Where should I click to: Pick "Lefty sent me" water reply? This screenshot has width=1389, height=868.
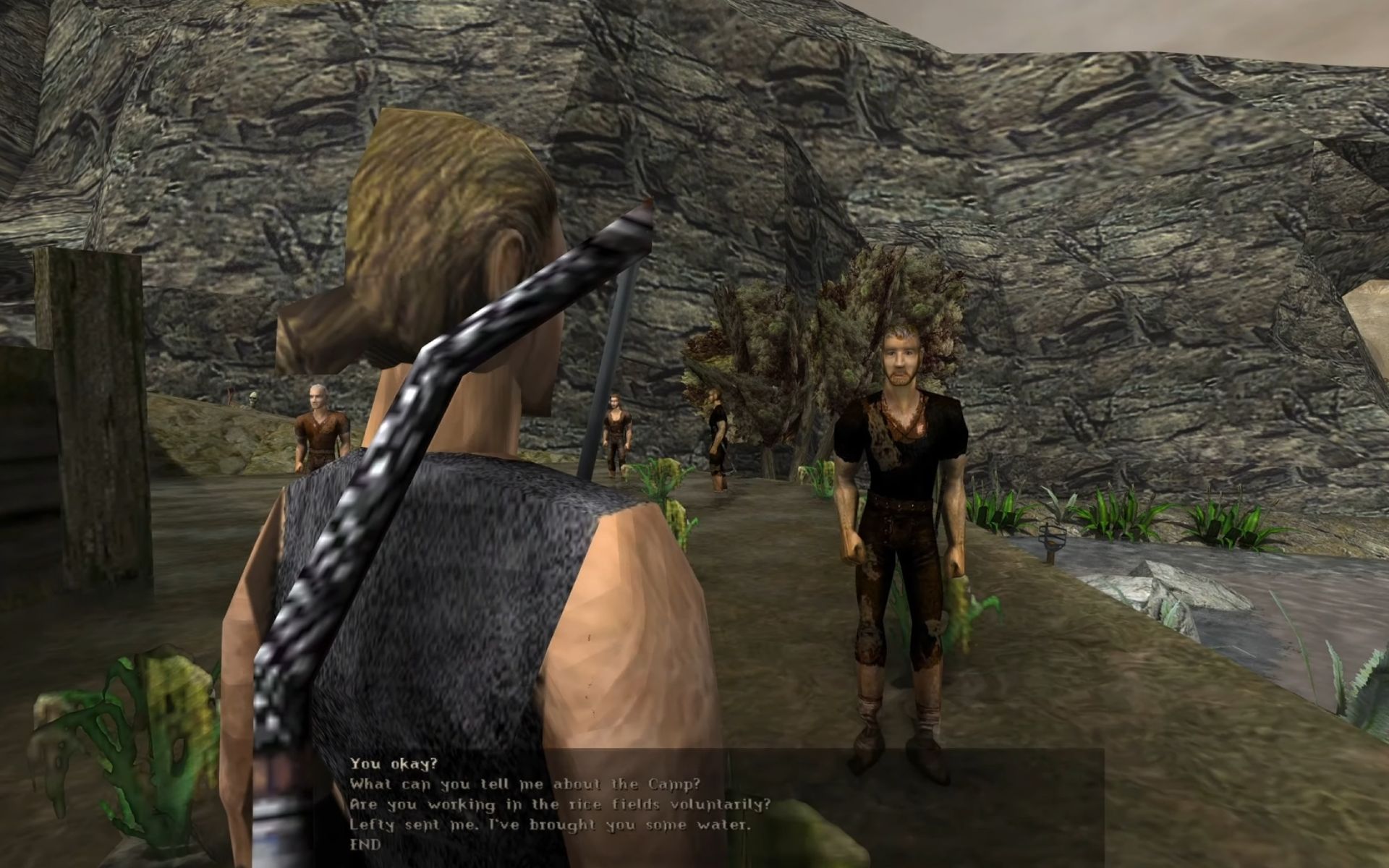click(550, 825)
